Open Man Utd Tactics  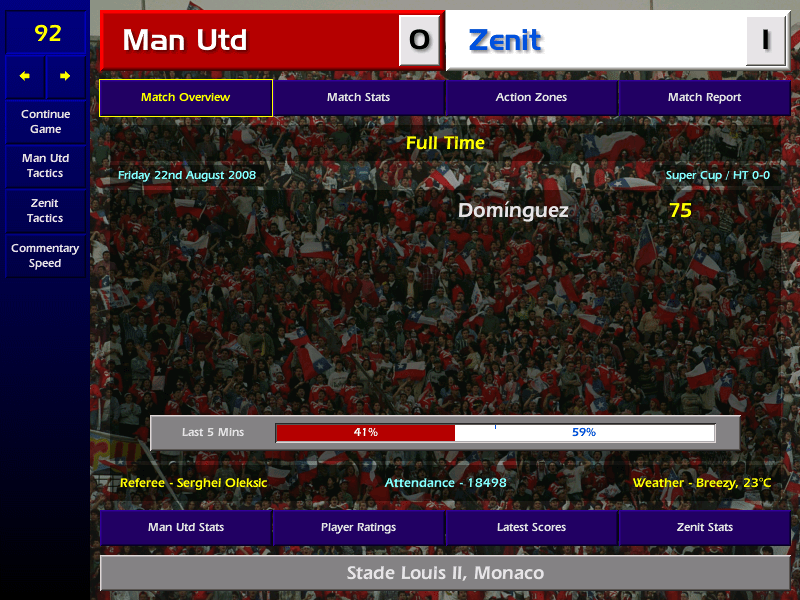(45, 166)
